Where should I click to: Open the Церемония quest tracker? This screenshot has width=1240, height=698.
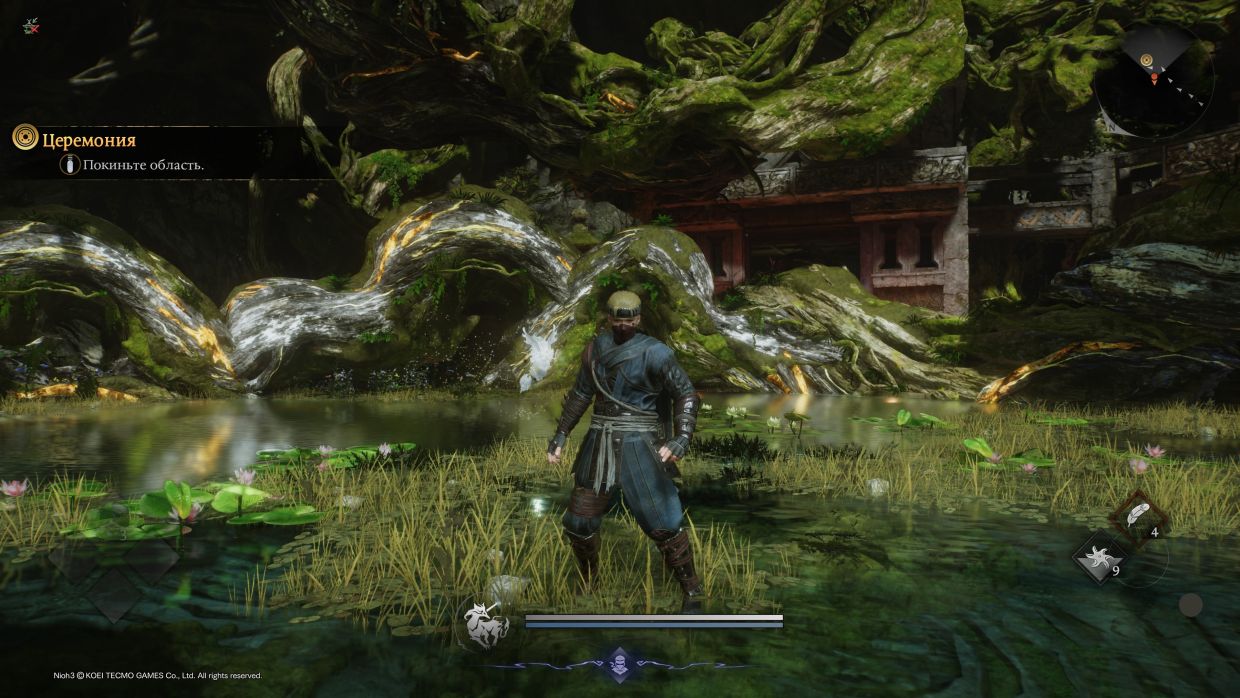click(x=89, y=140)
